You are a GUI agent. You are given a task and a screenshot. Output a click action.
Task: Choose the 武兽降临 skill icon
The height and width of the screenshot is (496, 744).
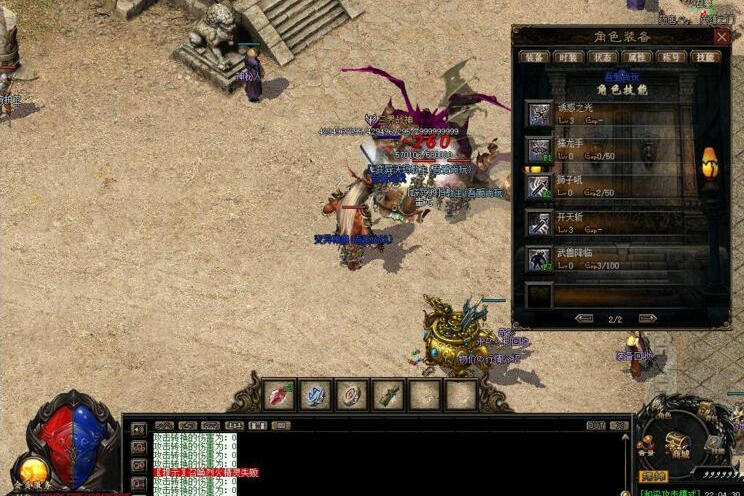[539, 260]
